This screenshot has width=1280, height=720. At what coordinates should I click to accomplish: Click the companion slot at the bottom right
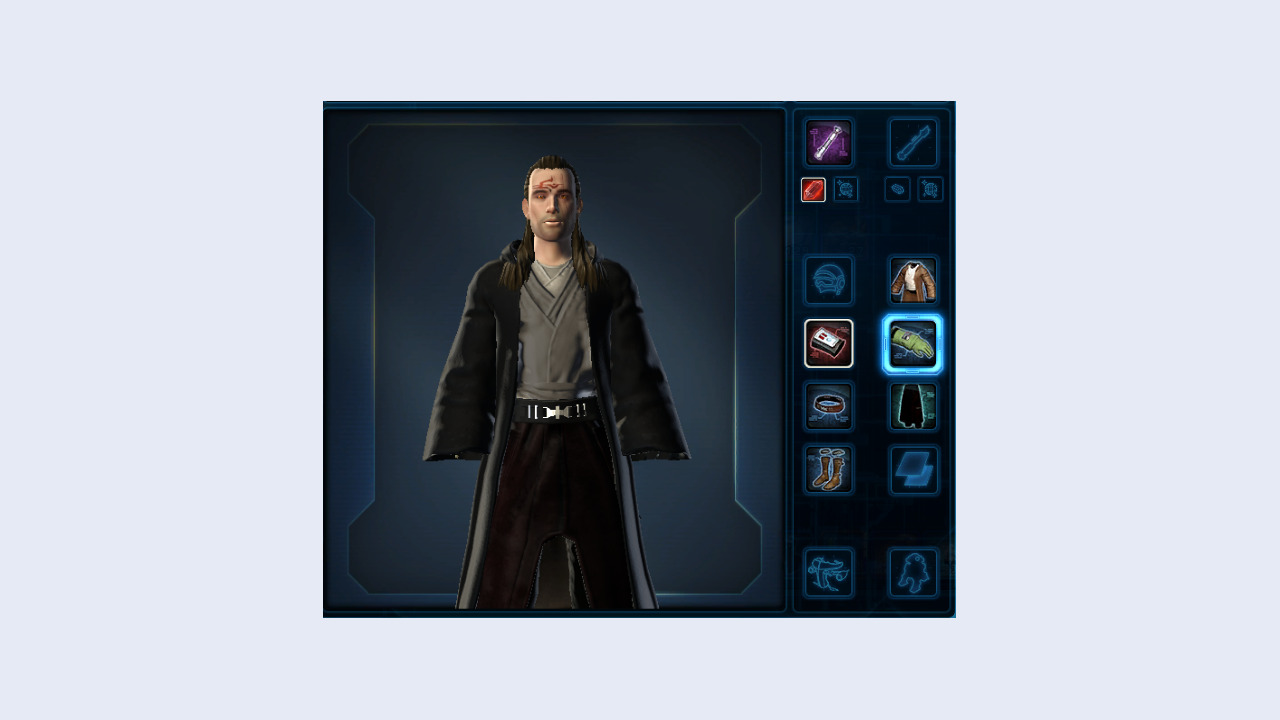click(911, 570)
